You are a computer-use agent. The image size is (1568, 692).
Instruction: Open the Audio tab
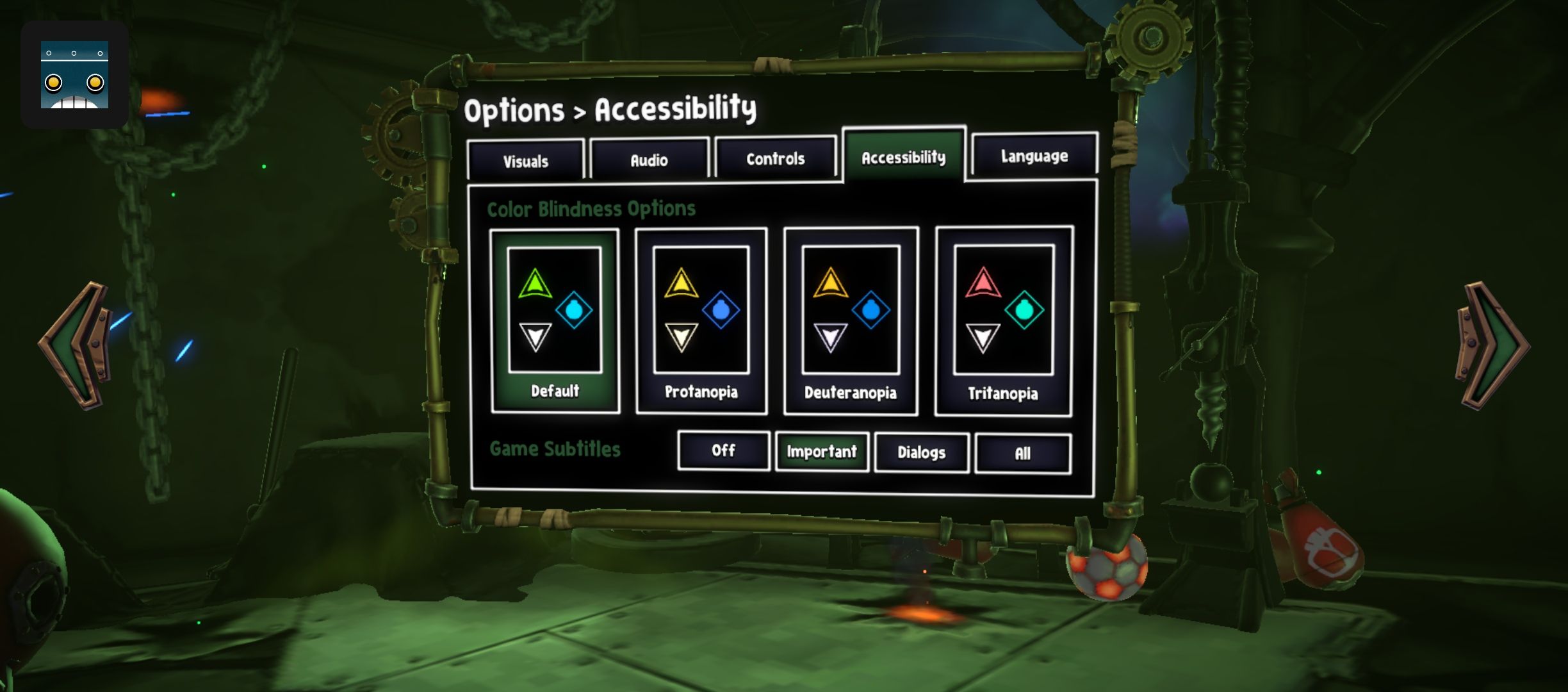click(x=649, y=159)
